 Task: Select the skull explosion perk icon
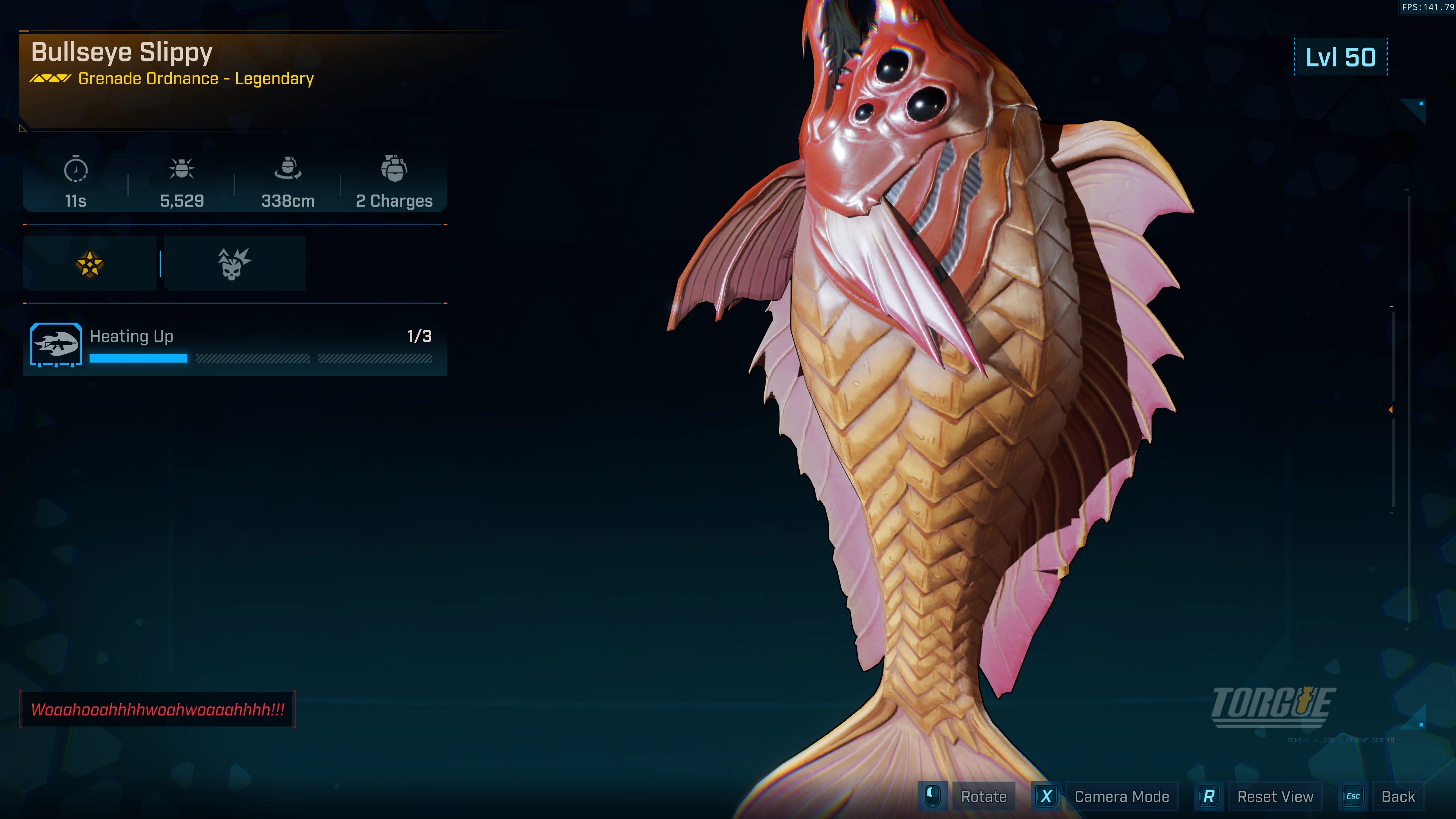234,264
